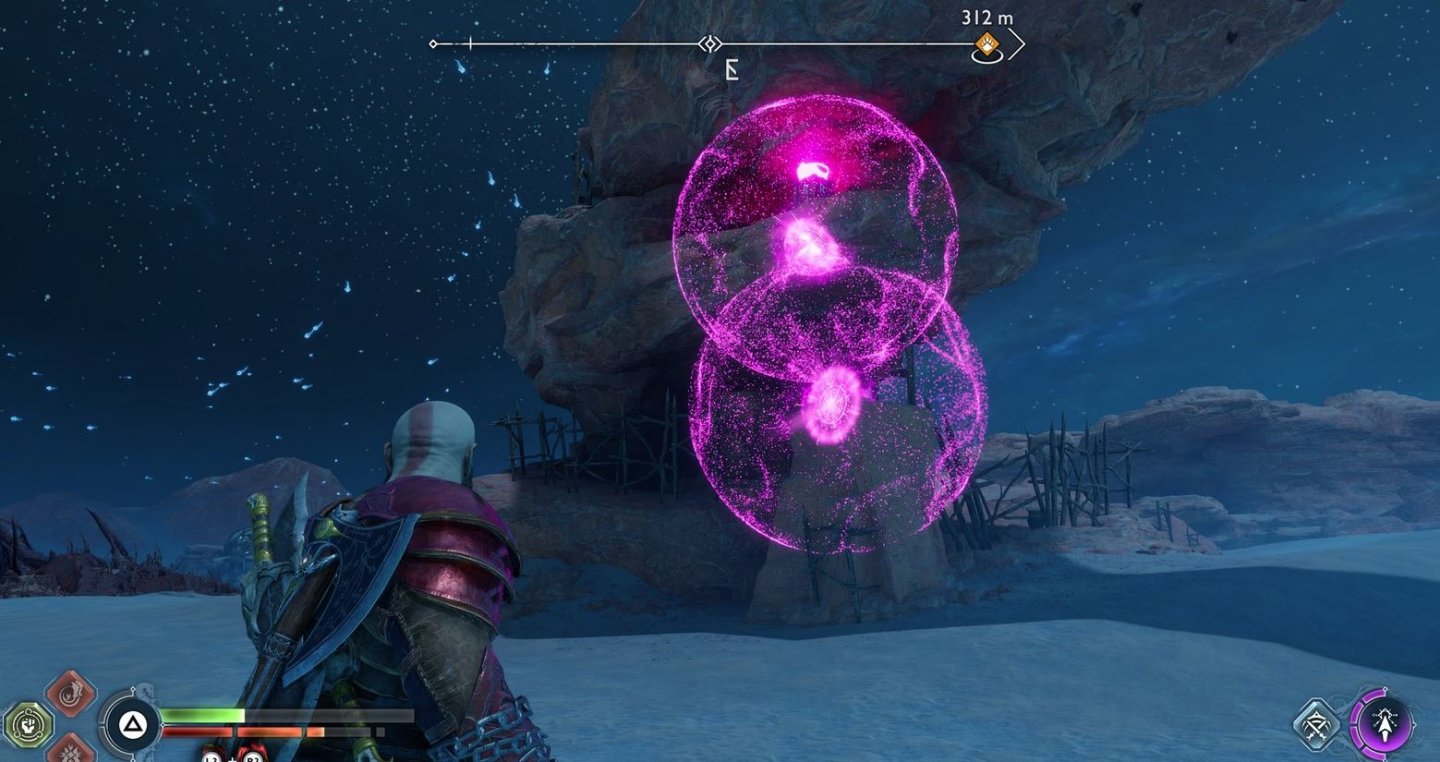Click the Triangle weapon recall prompt

pos(133,722)
